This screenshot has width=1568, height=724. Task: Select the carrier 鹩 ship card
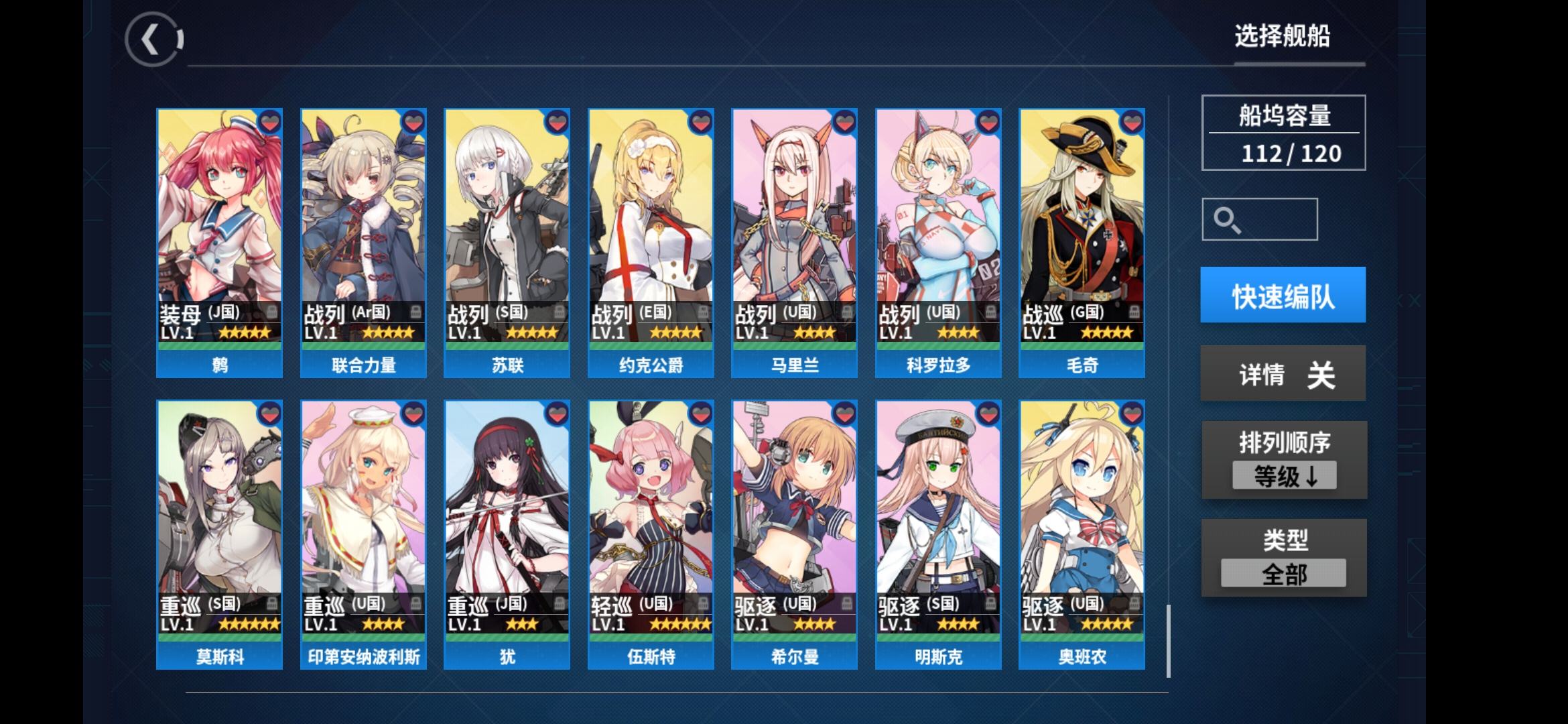[220, 243]
